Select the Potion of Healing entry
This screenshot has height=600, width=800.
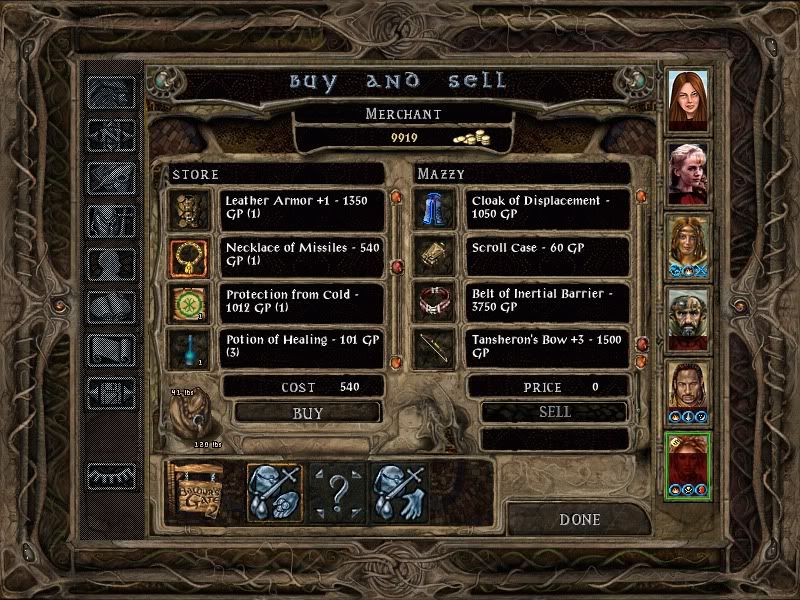tap(301, 347)
